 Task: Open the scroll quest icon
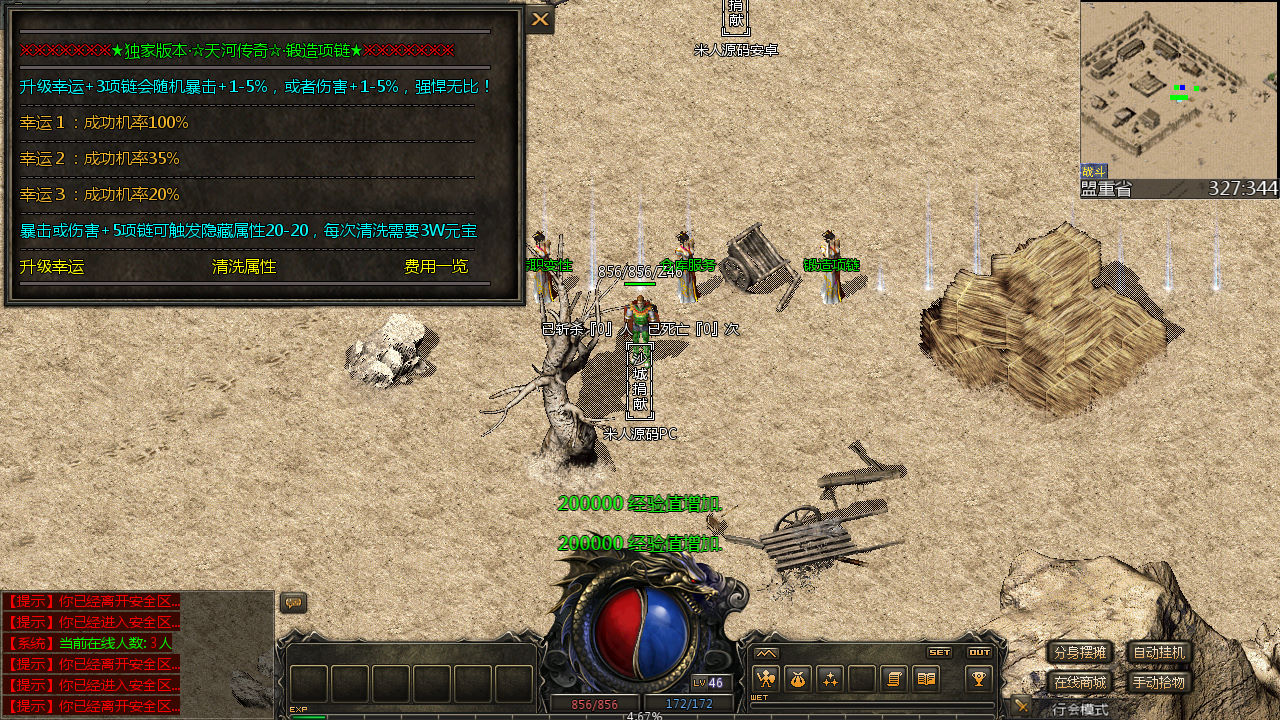tap(894, 679)
